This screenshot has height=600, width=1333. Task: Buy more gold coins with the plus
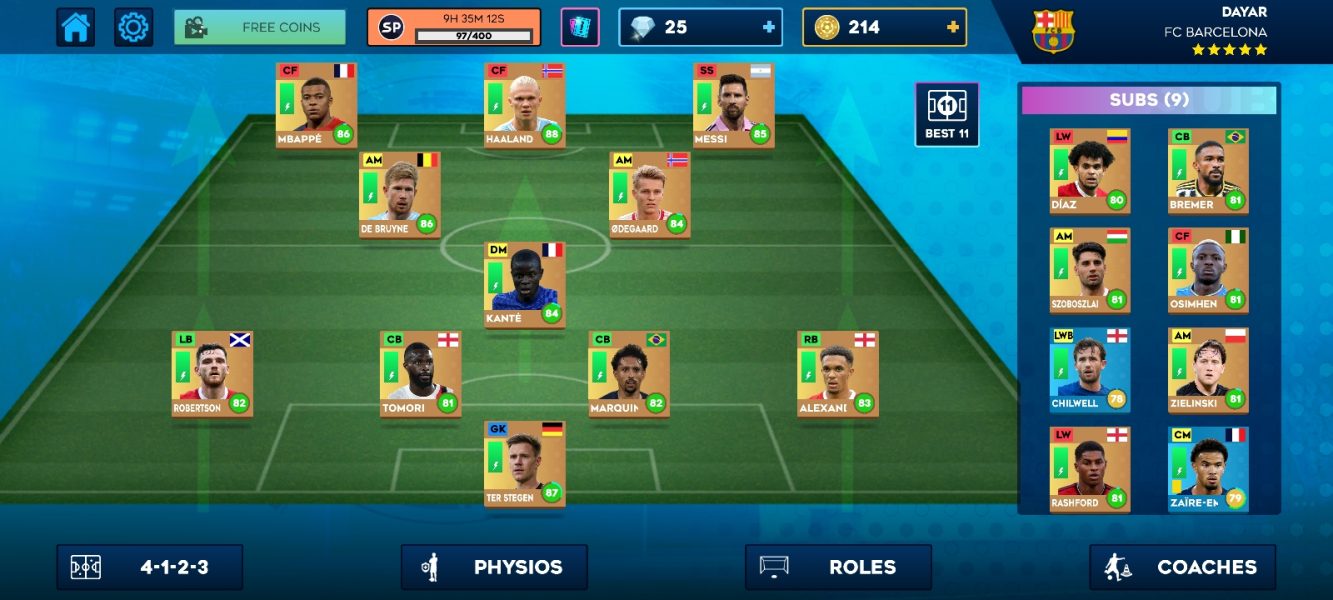(952, 28)
